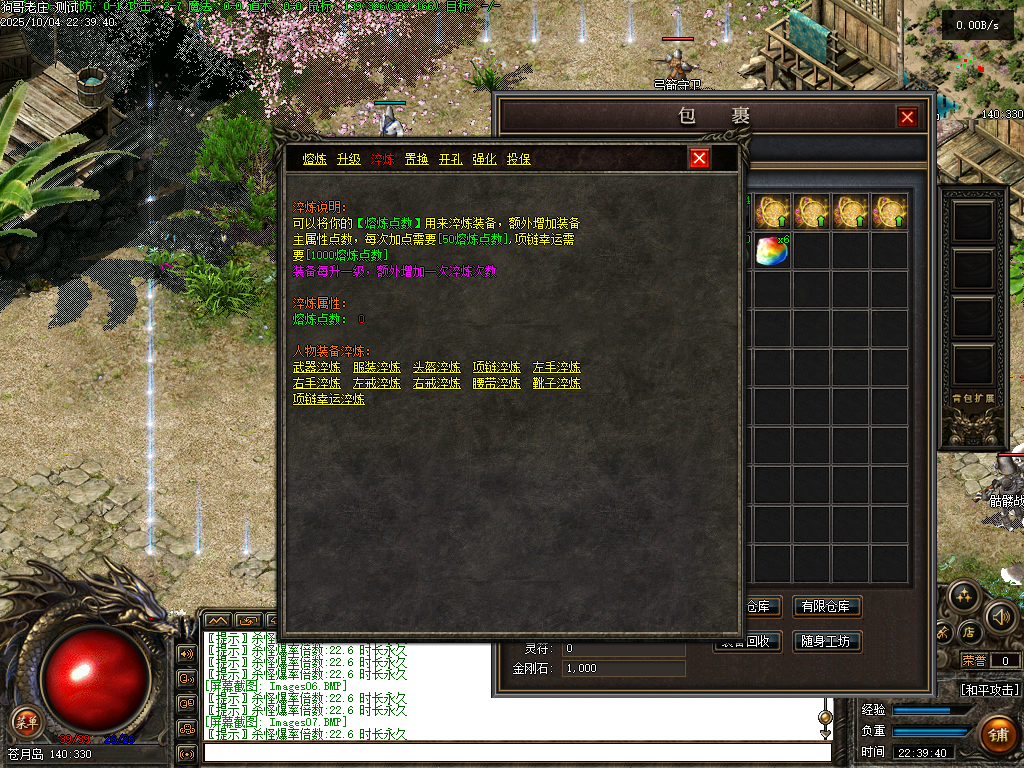
Task: Go to the 开孔 tab
Action: (x=450, y=159)
